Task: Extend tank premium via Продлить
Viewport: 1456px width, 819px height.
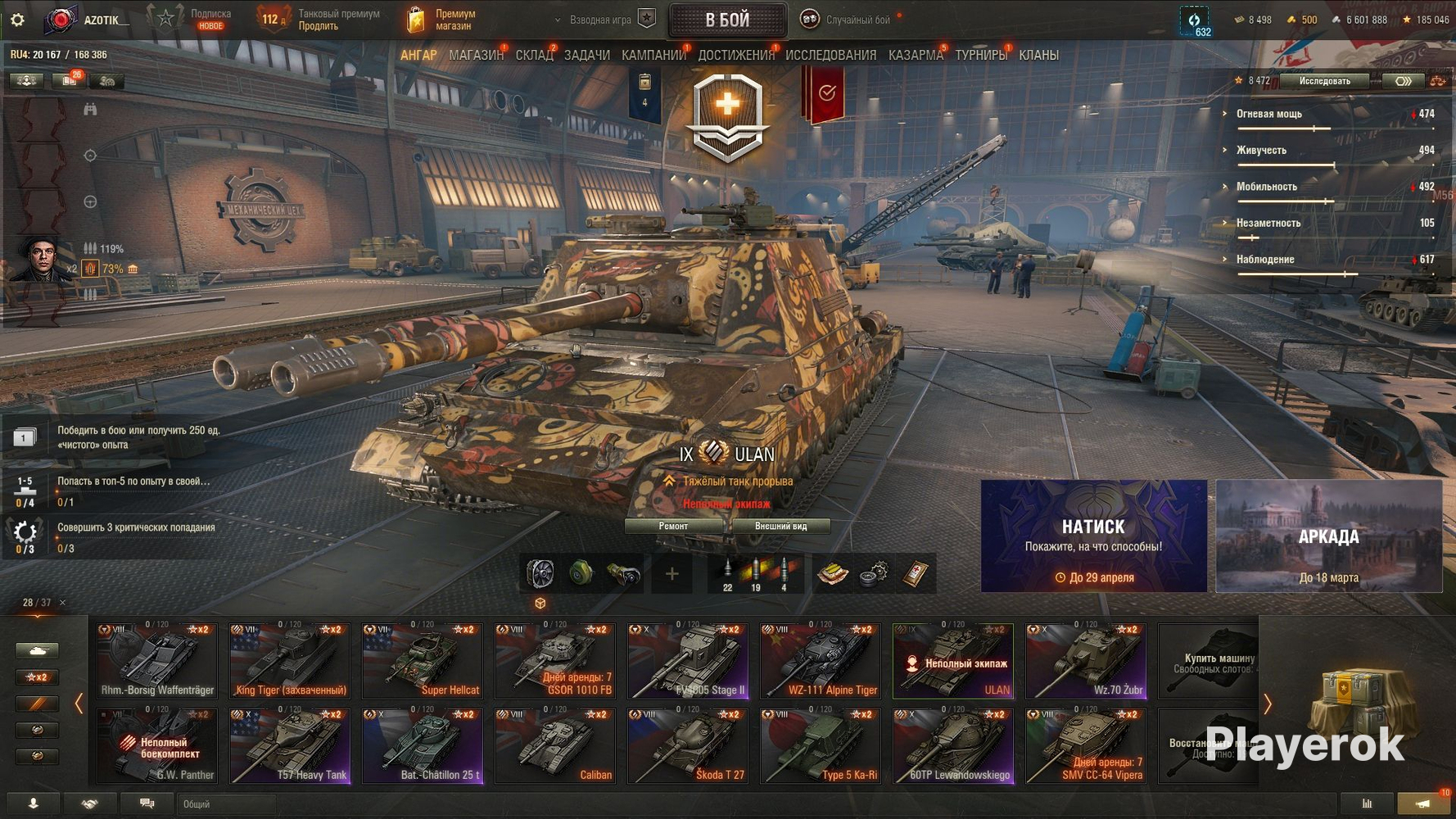Action: point(318,26)
